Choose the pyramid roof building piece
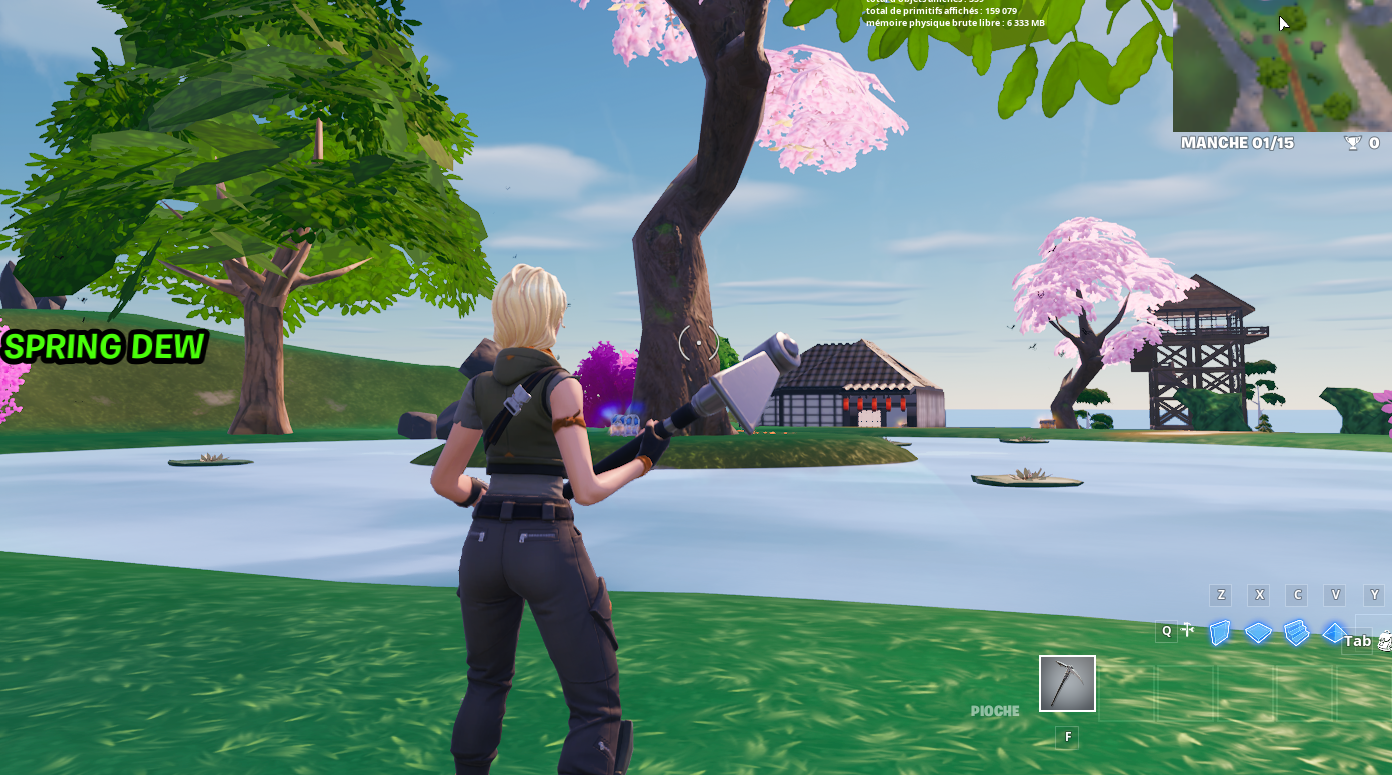Image resolution: width=1392 pixels, height=775 pixels. click(1333, 632)
